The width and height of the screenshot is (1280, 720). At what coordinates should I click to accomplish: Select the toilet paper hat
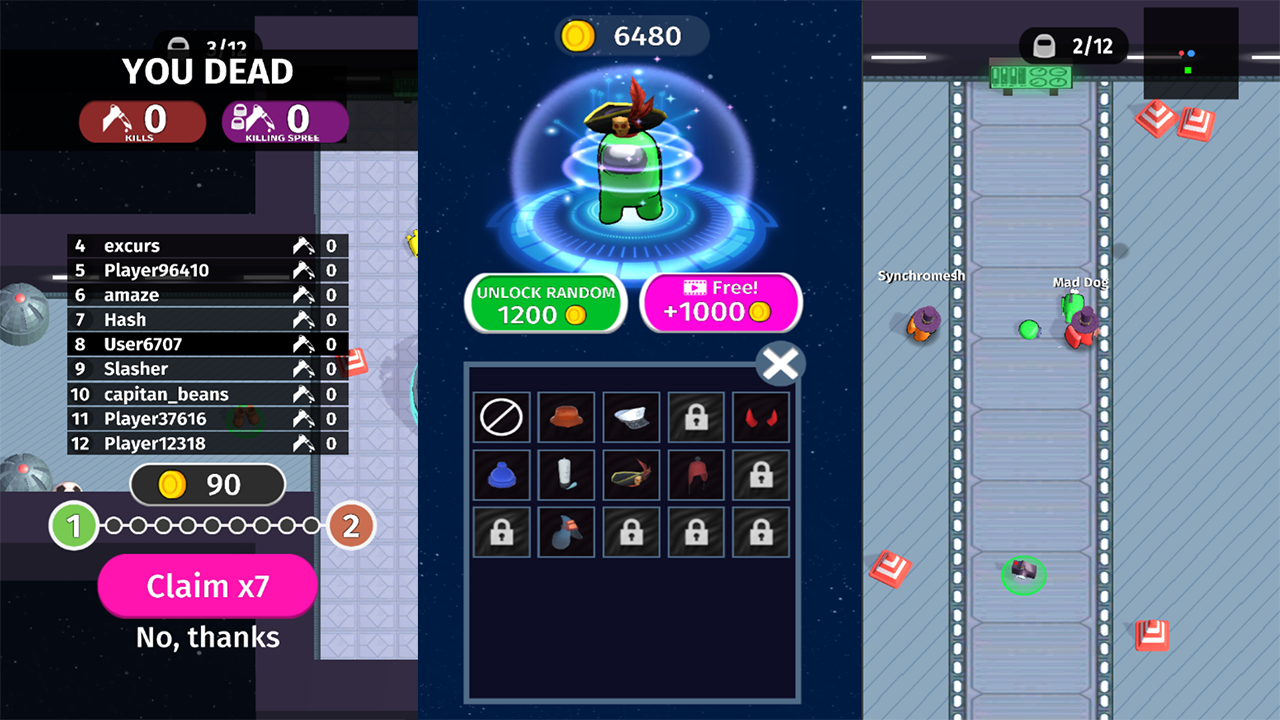tap(566, 474)
